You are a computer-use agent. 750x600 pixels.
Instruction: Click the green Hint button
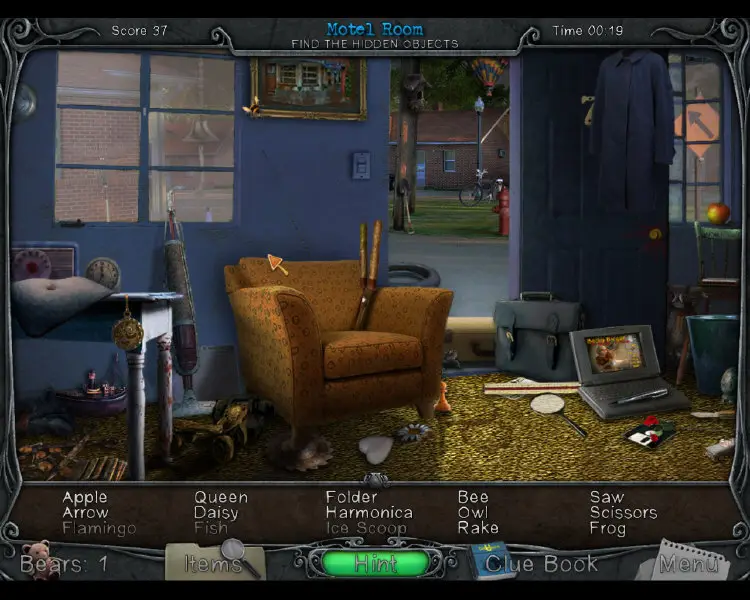click(375, 563)
